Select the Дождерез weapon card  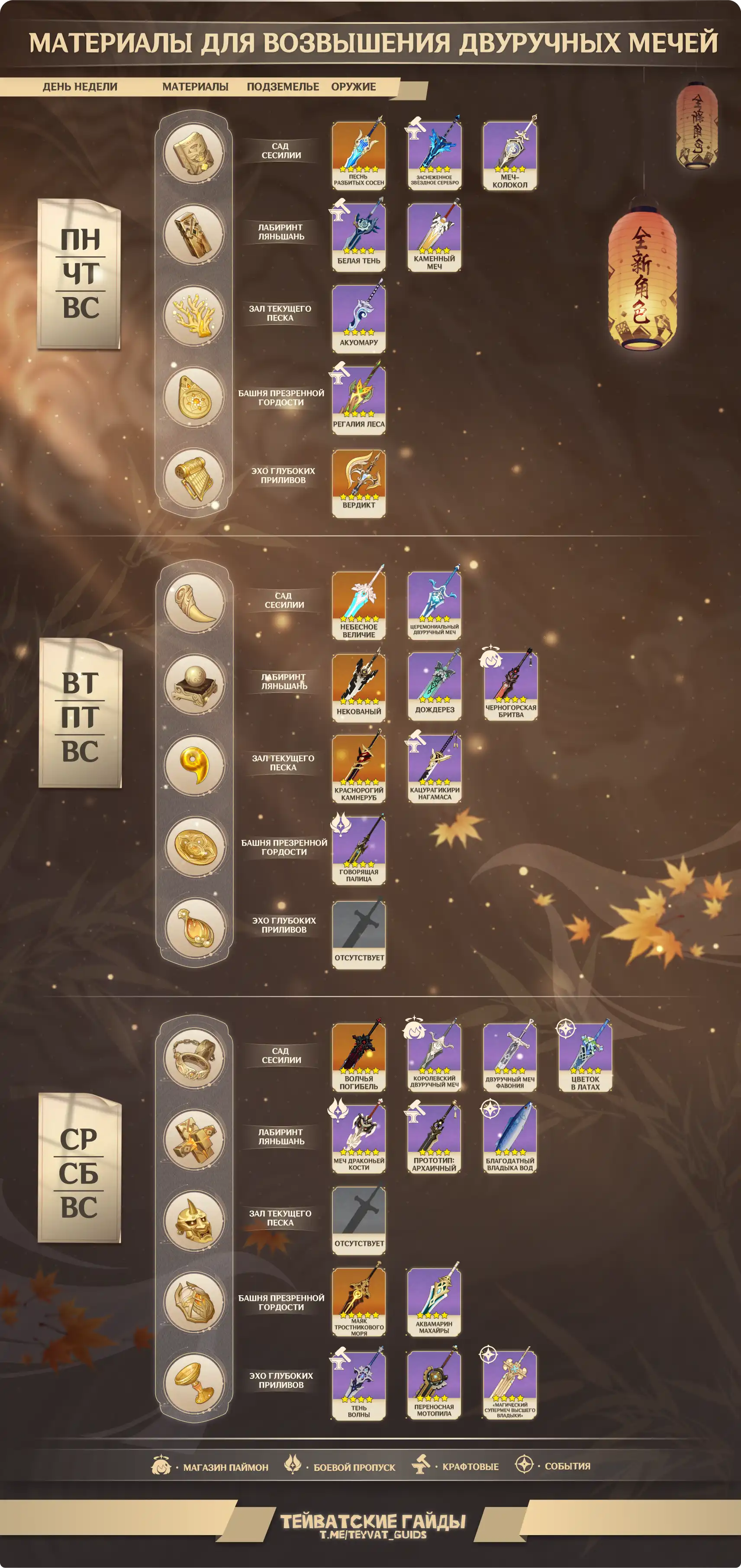pos(434,686)
